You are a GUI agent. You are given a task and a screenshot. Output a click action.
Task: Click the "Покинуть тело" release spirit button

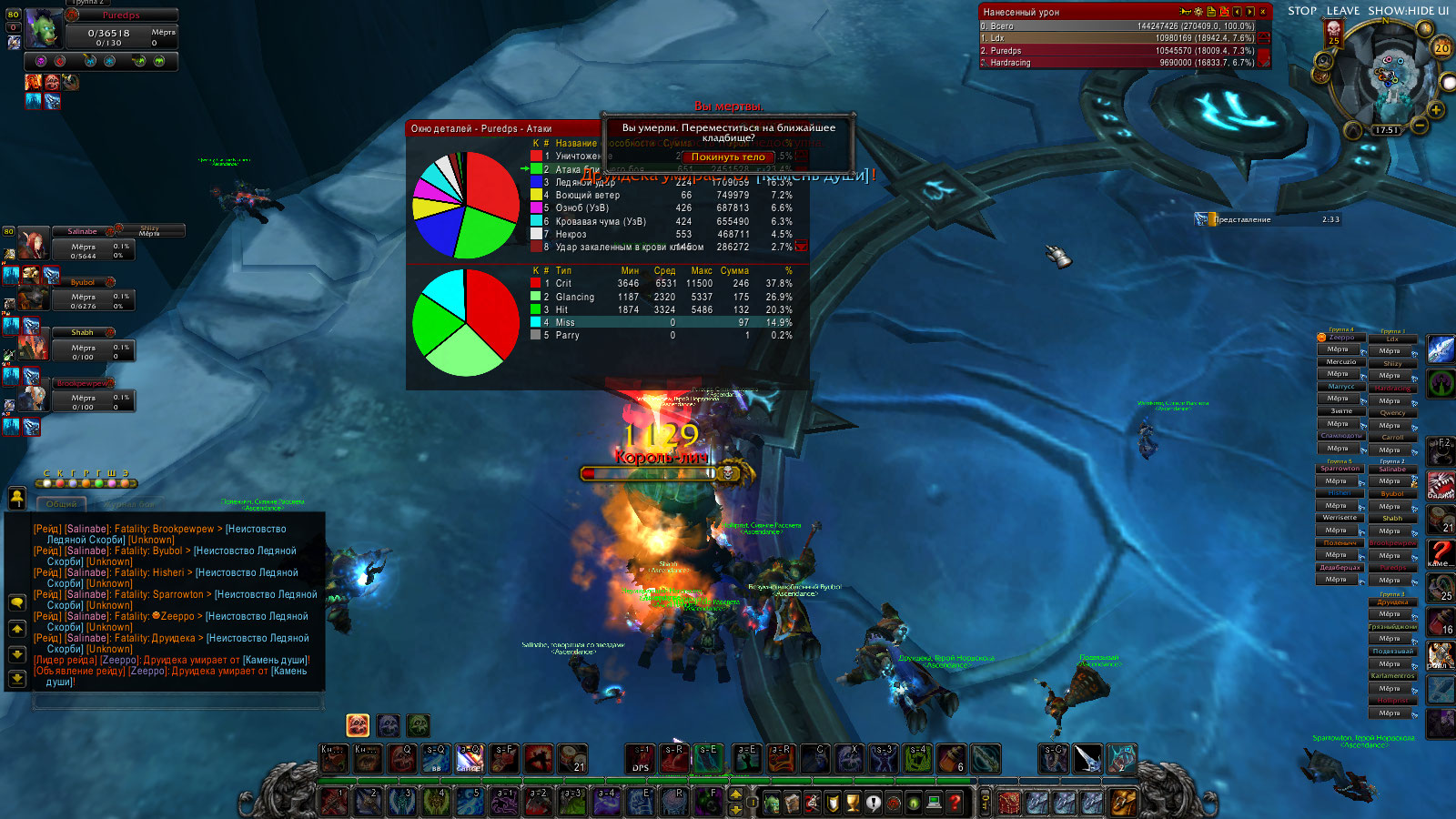pyautogui.click(x=728, y=157)
